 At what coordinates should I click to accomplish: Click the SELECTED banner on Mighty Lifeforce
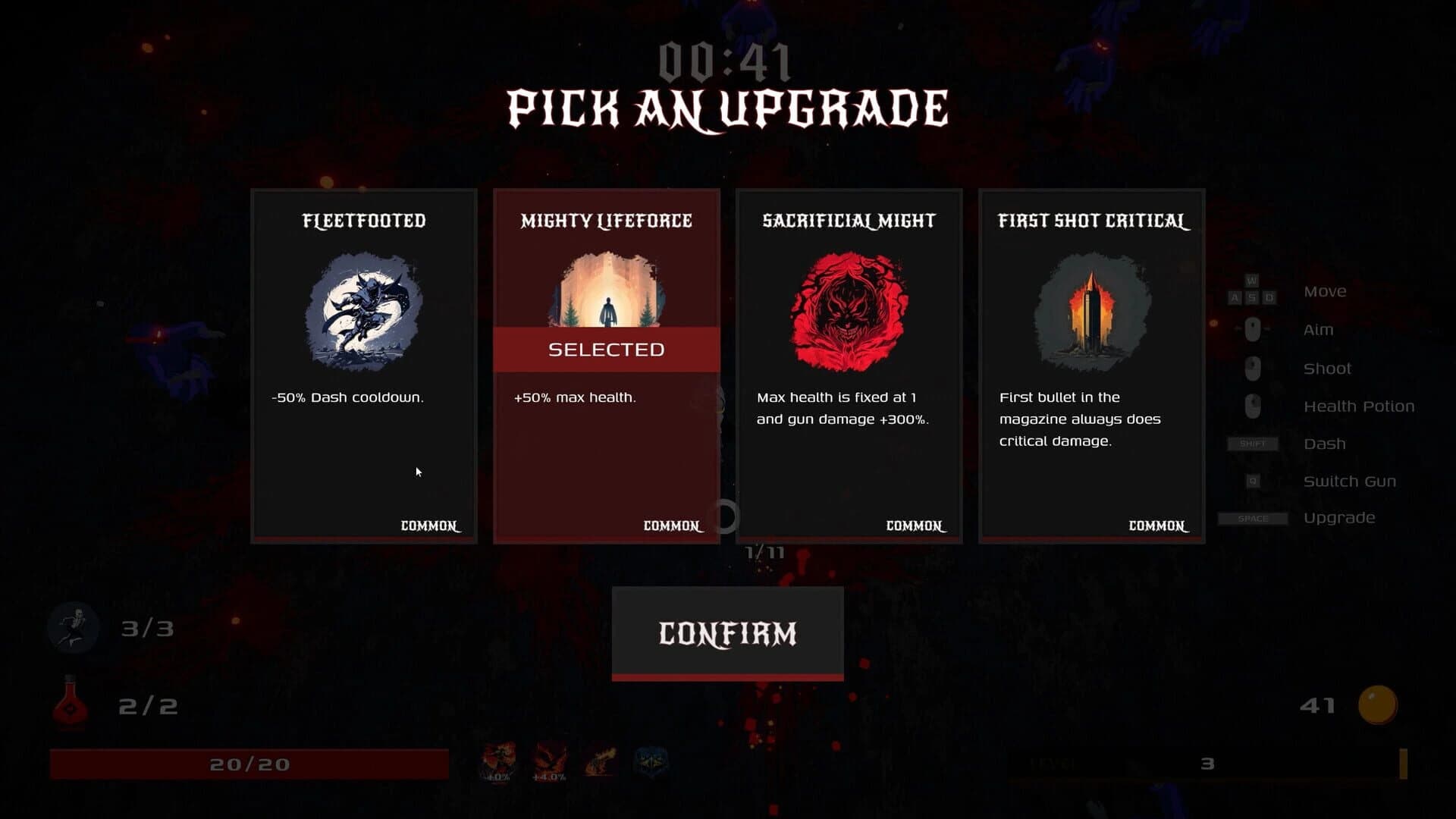tap(605, 350)
